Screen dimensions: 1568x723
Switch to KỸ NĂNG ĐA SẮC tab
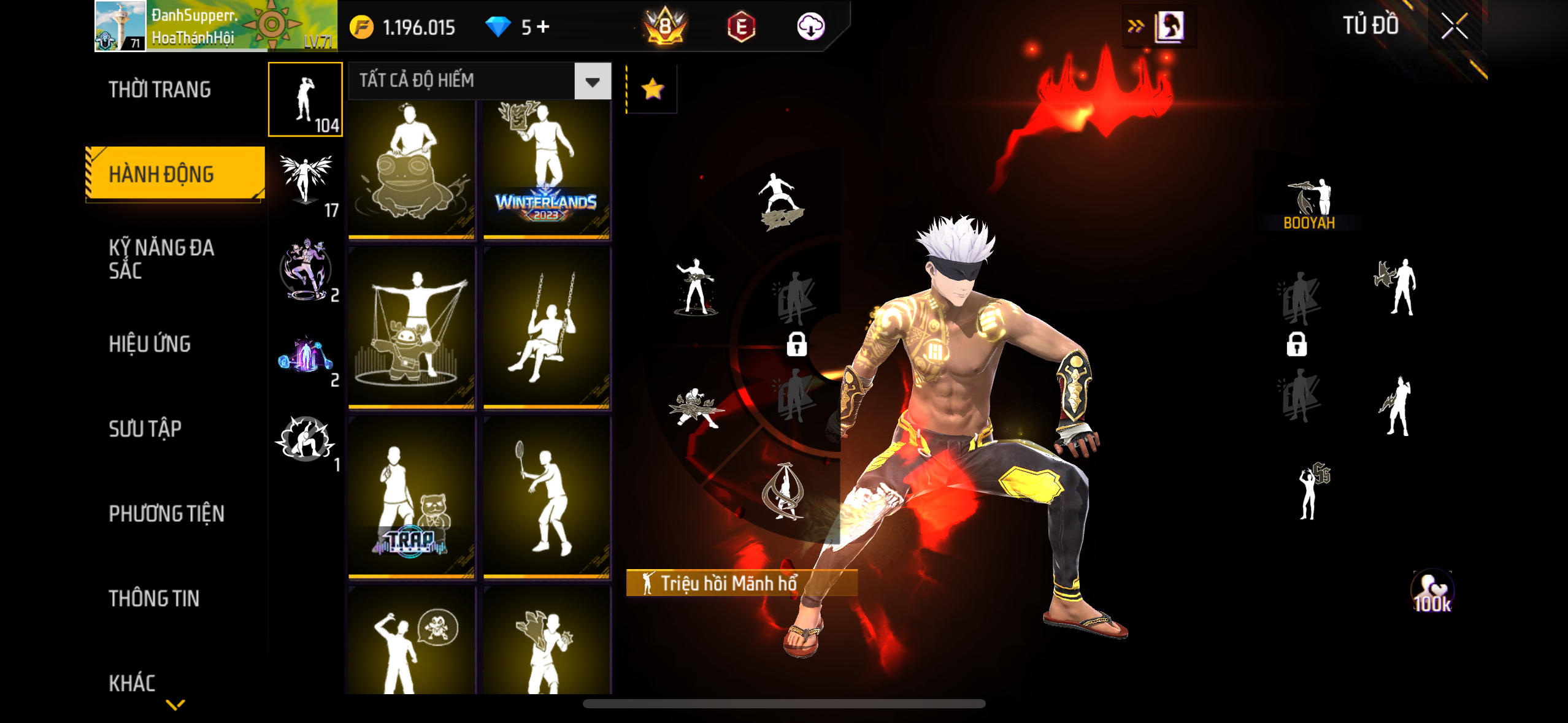161,259
